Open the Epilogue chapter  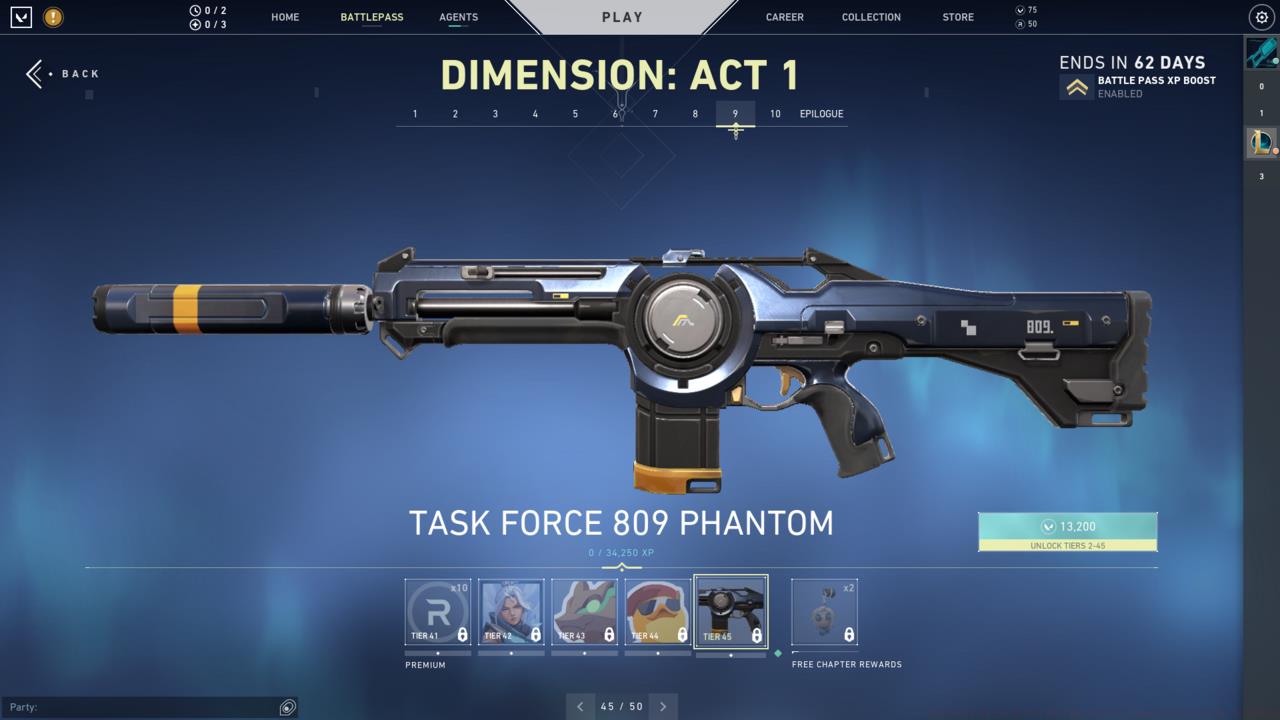pyautogui.click(x=821, y=114)
